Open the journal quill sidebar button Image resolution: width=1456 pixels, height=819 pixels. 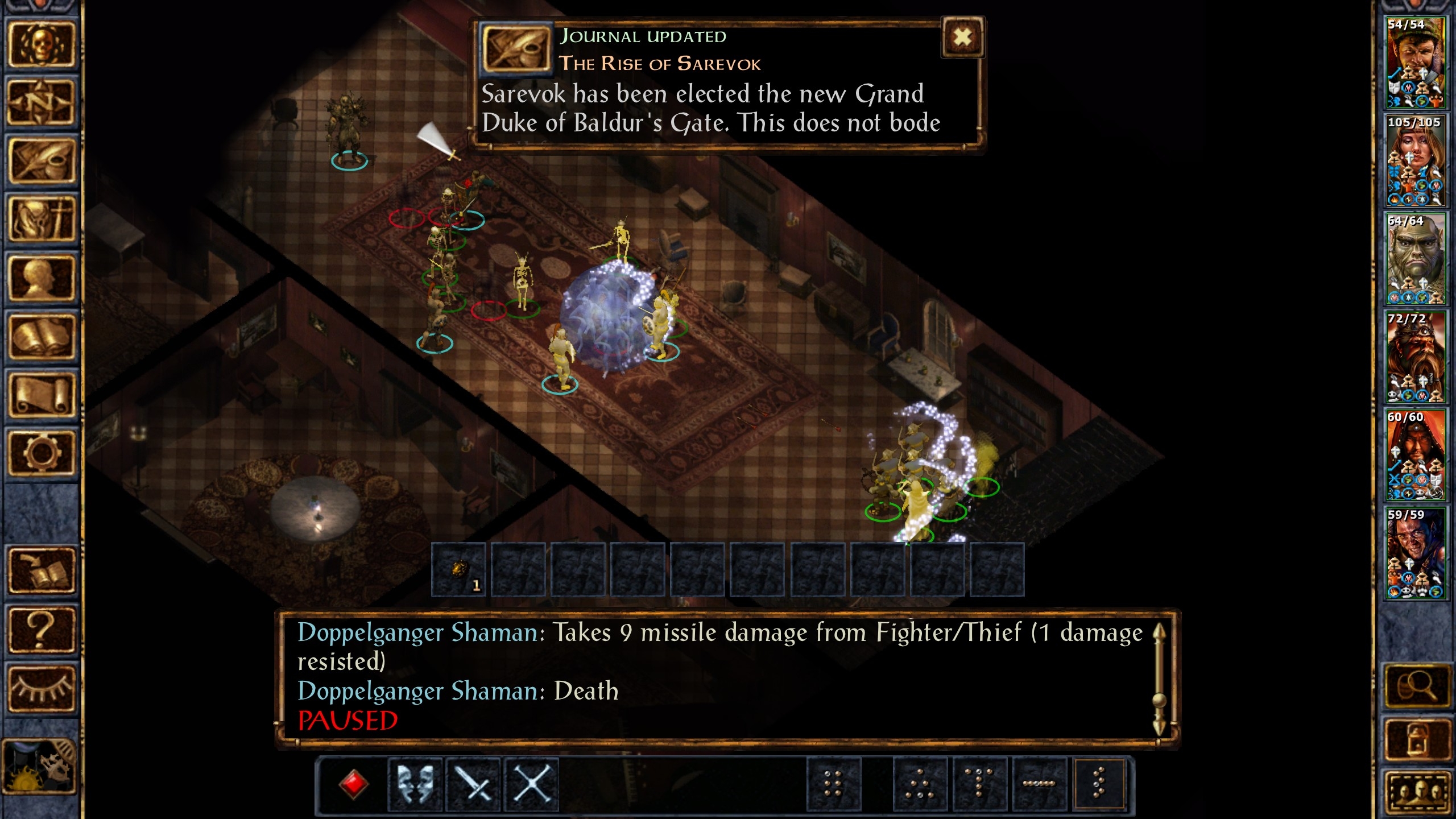(41, 162)
